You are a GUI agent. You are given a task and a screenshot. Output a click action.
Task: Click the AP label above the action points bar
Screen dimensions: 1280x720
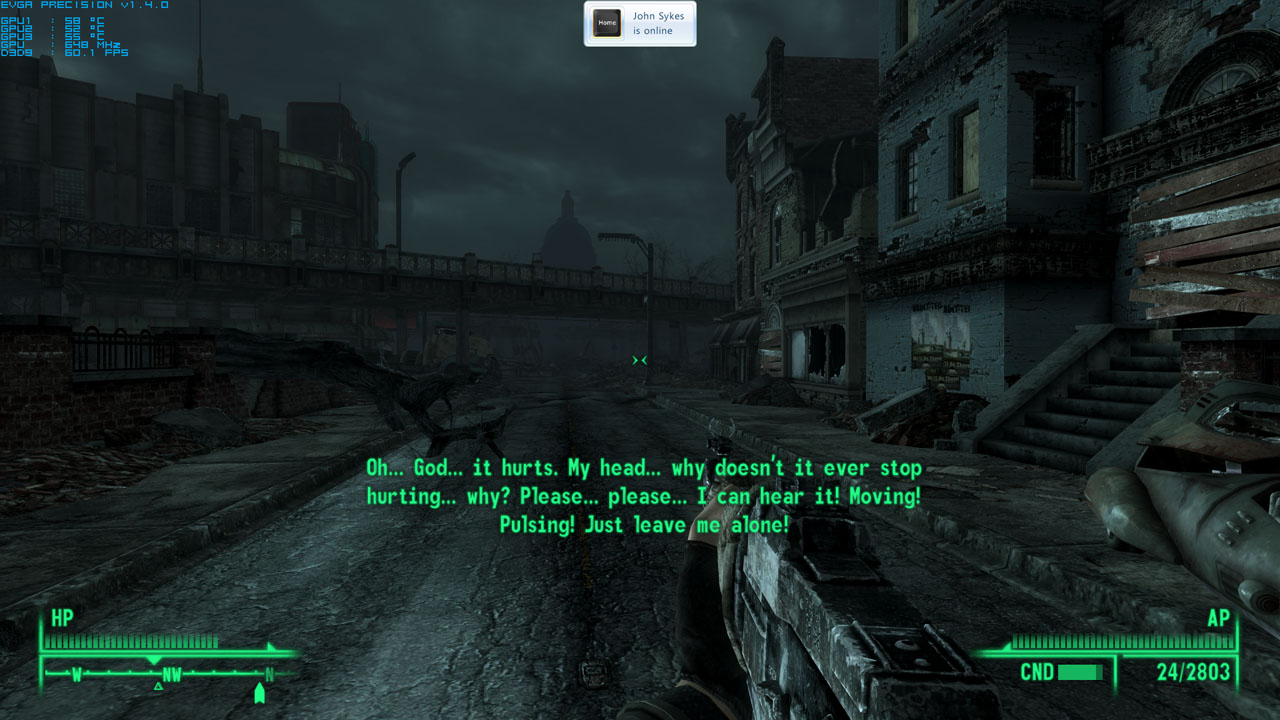coord(1218,618)
